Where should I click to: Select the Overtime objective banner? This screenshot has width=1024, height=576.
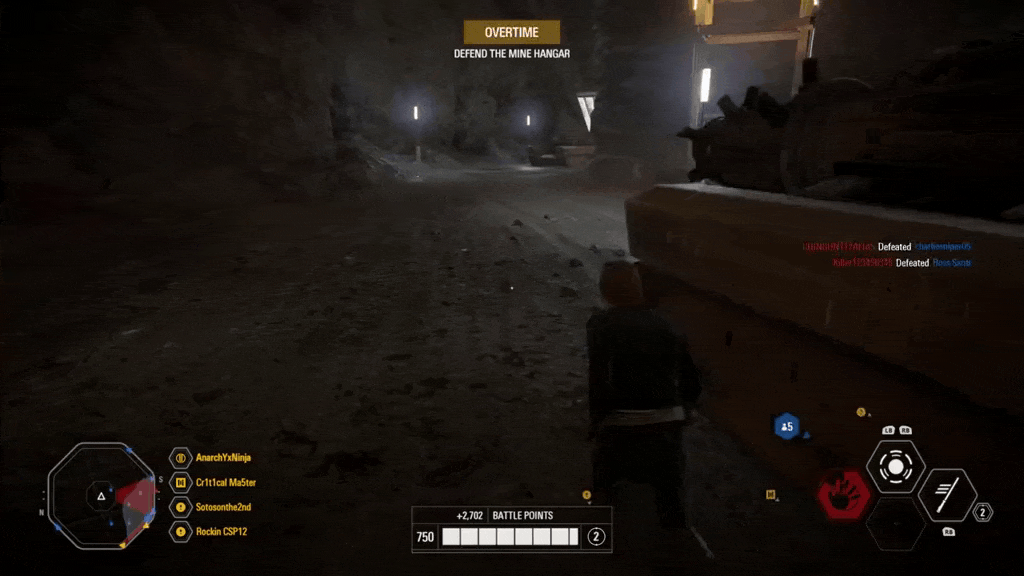pyautogui.click(x=512, y=32)
